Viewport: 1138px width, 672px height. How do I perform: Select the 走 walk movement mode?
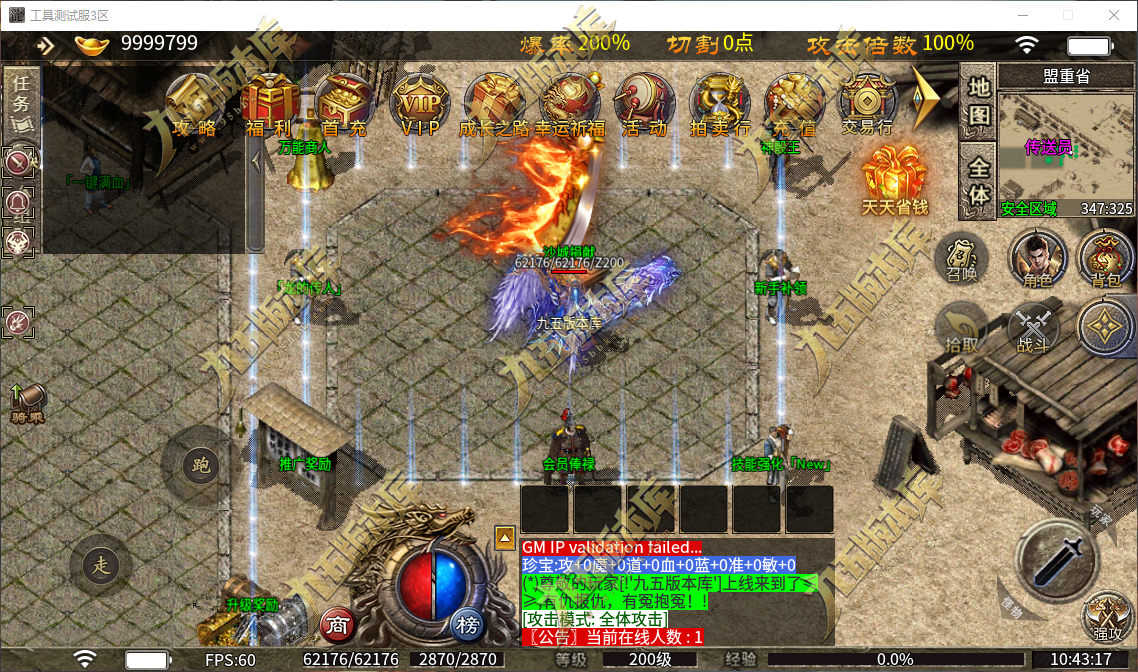[101, 565]
